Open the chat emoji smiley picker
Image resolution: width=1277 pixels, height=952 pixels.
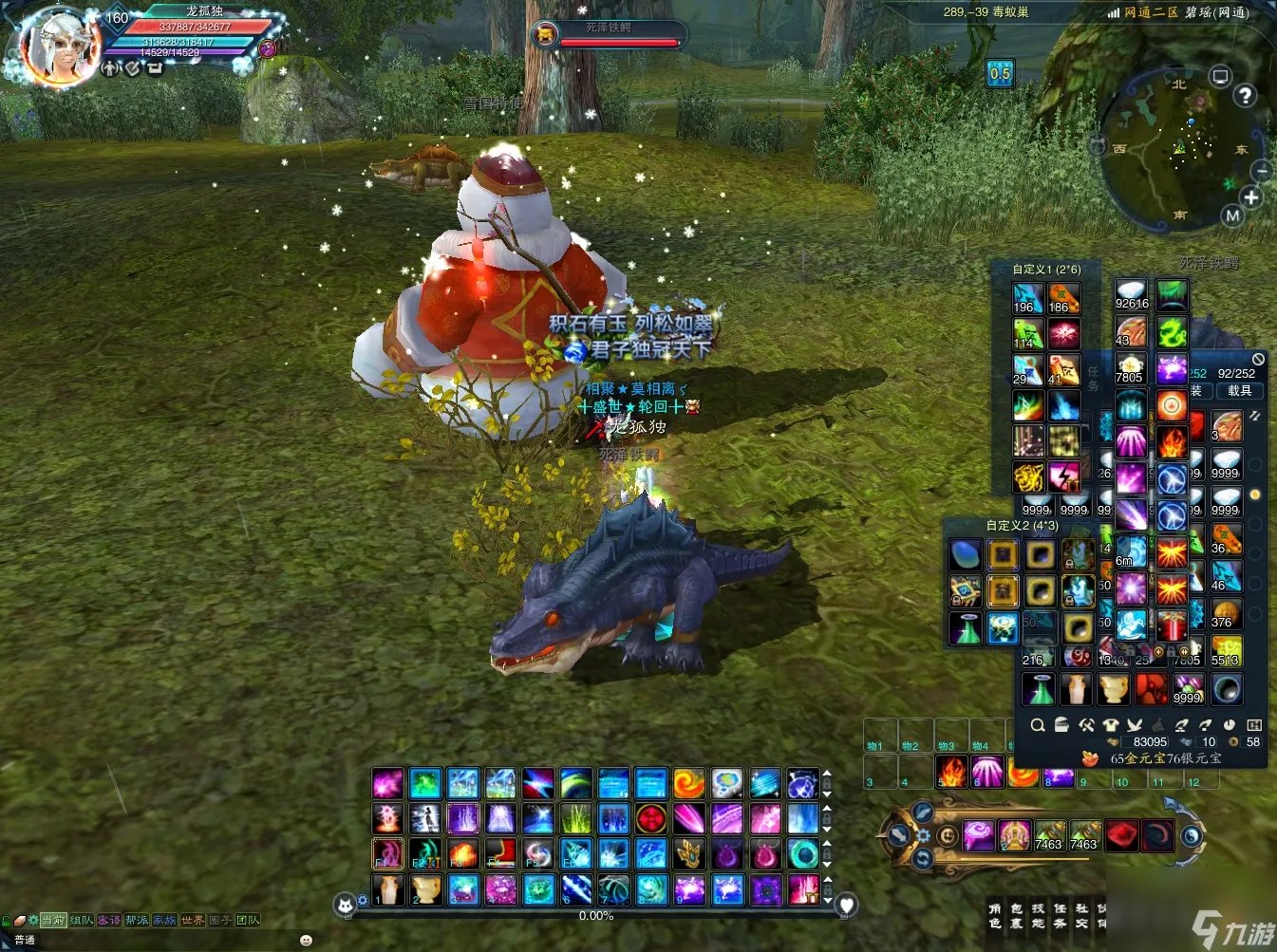(x=306, y=940)
